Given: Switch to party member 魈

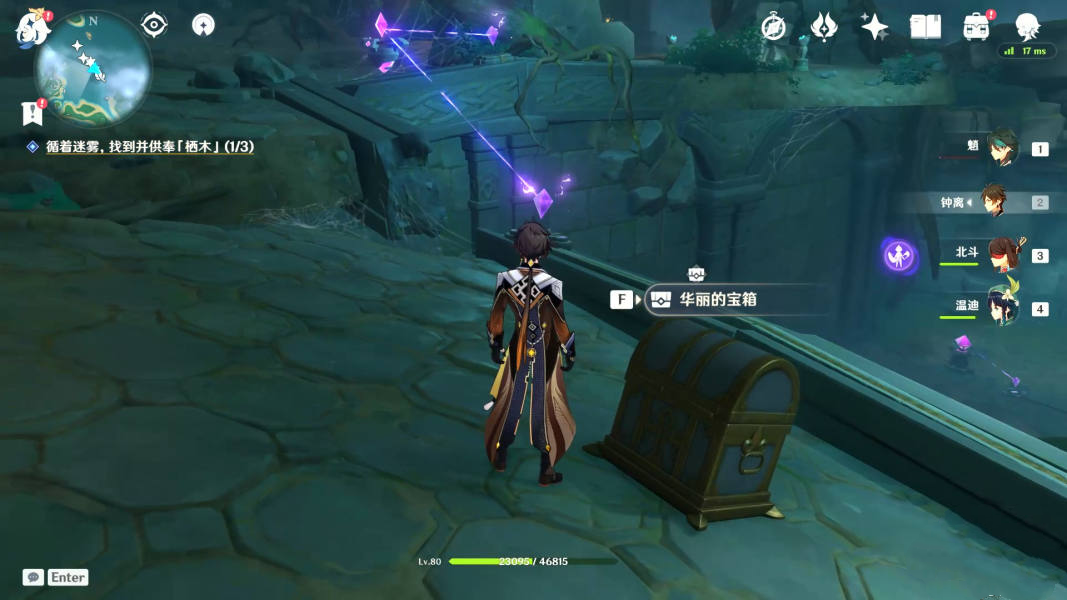Looking at the screenshot, I should coord(1002,148).
